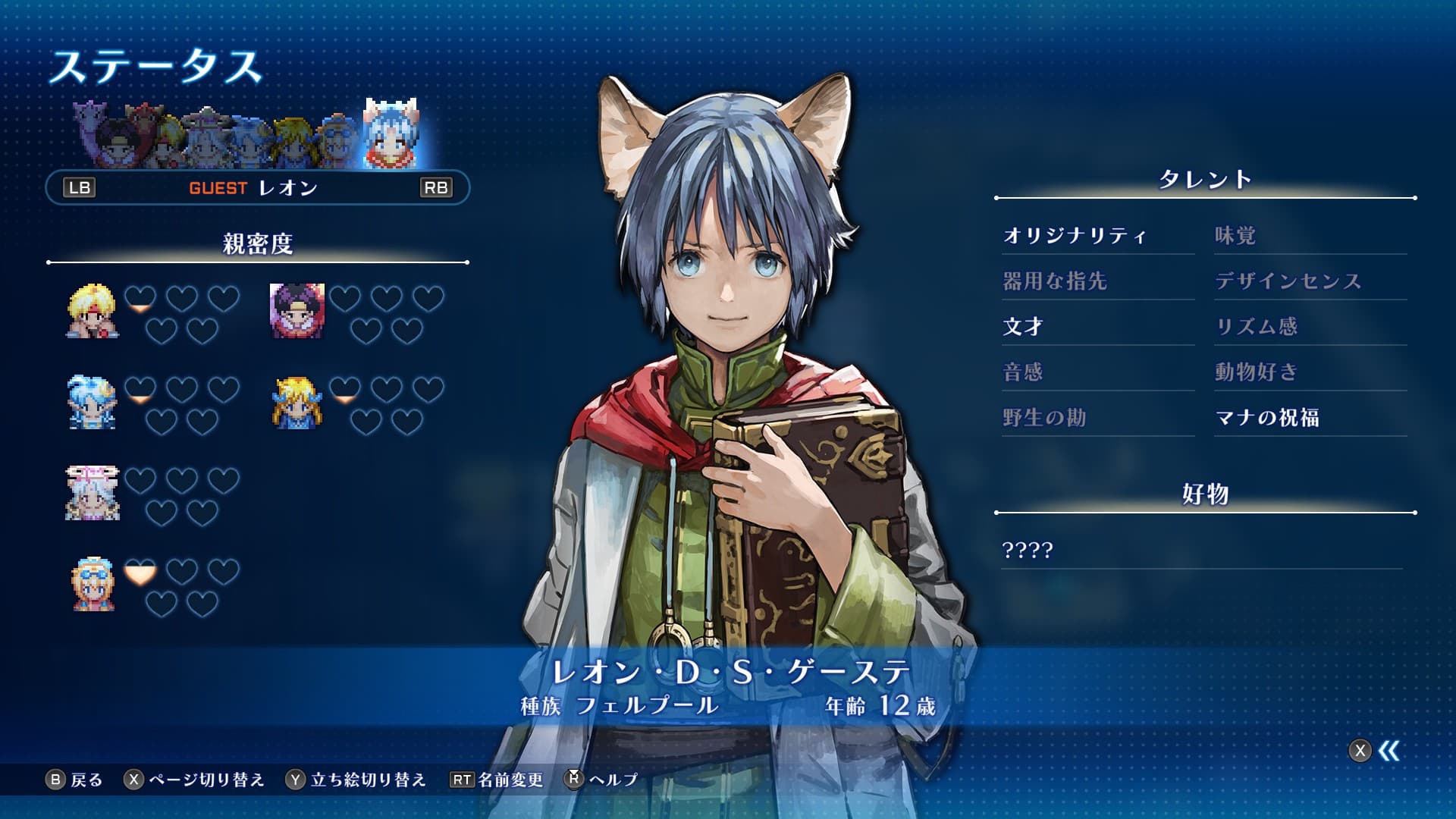
Task: Click the unknown favorite food ???? row
Action: (1028, 550)
